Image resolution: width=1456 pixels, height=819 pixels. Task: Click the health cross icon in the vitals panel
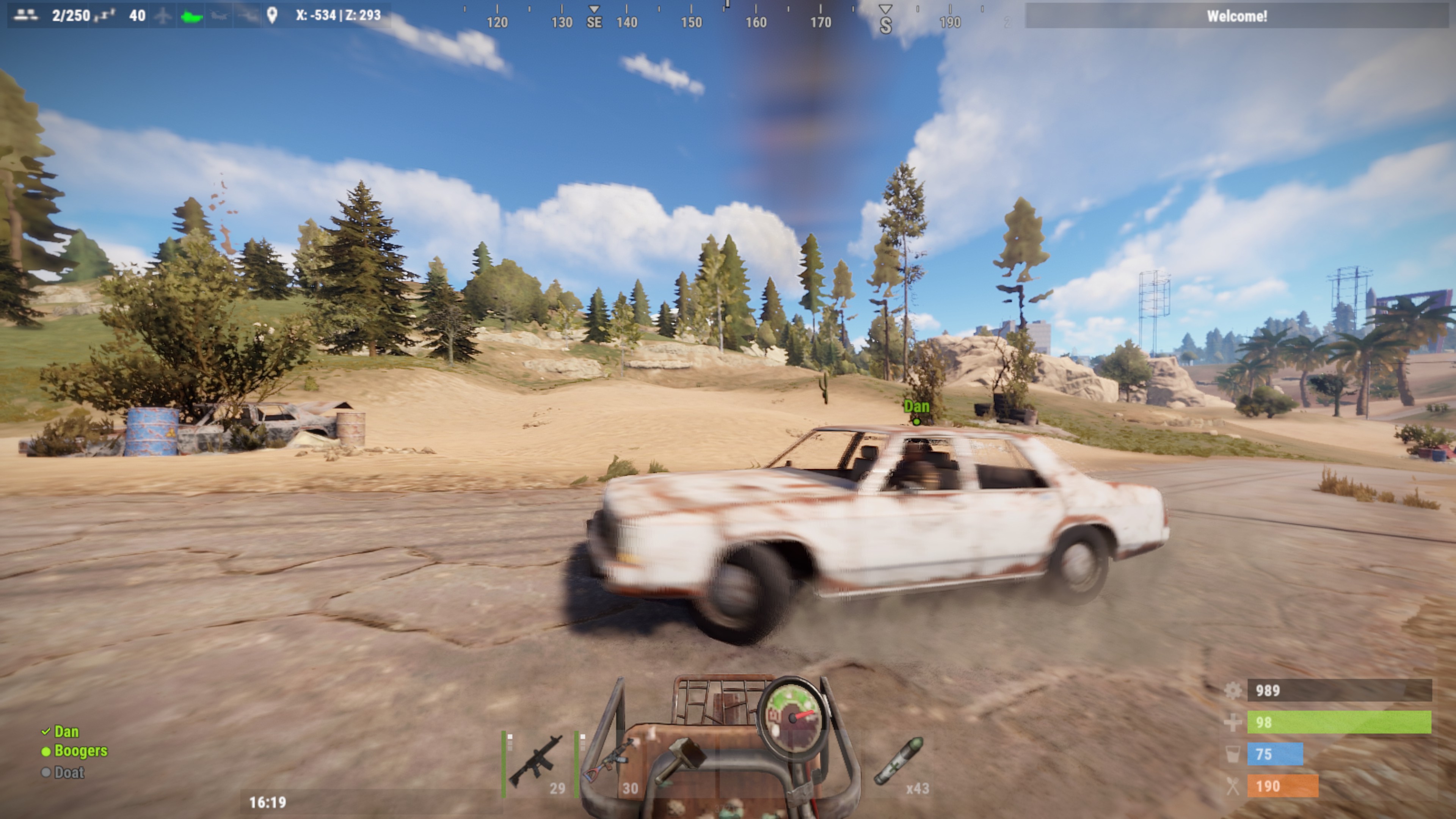[1233, 721]
